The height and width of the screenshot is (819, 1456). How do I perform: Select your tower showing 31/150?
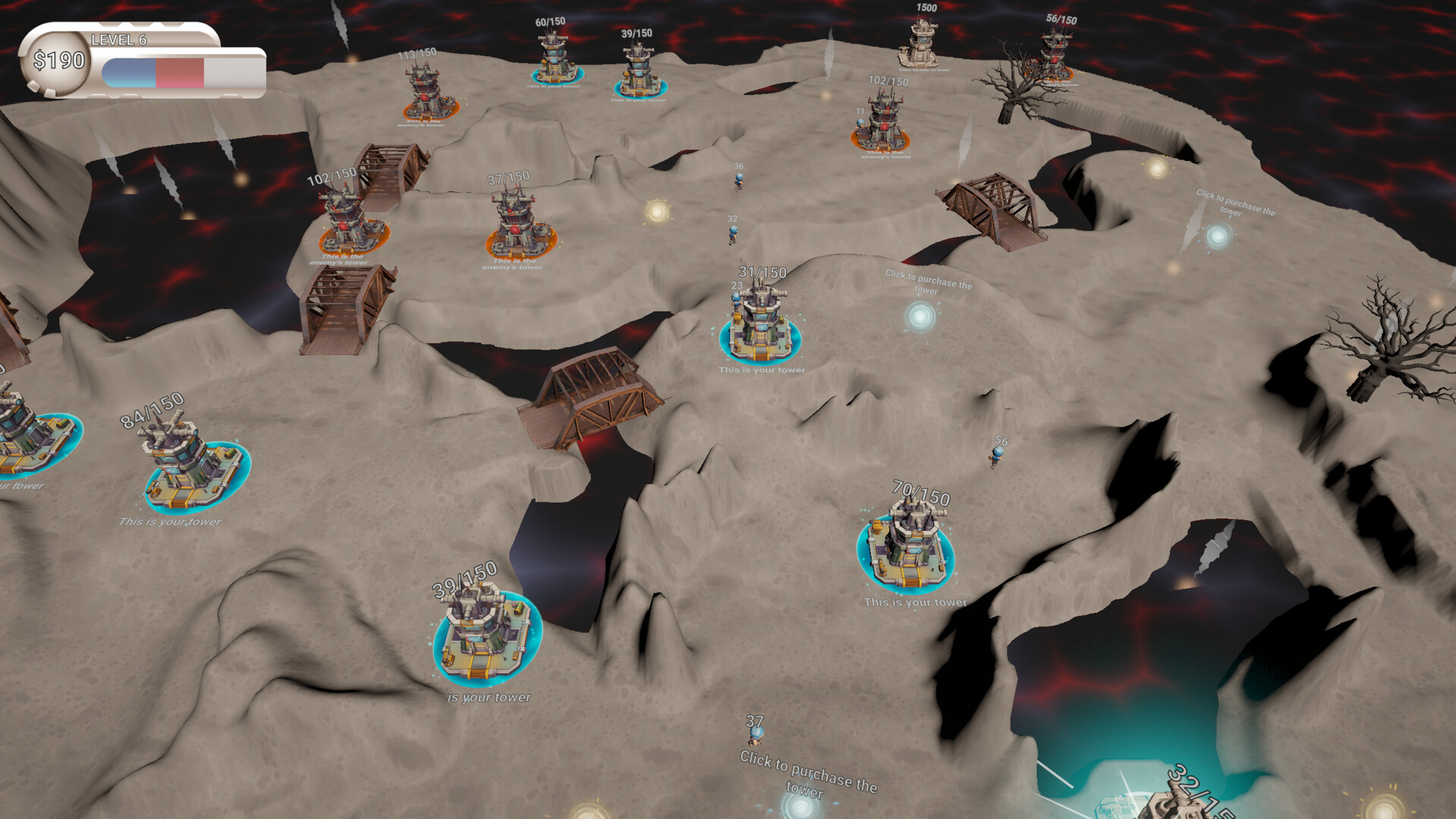tap(760, 326)
